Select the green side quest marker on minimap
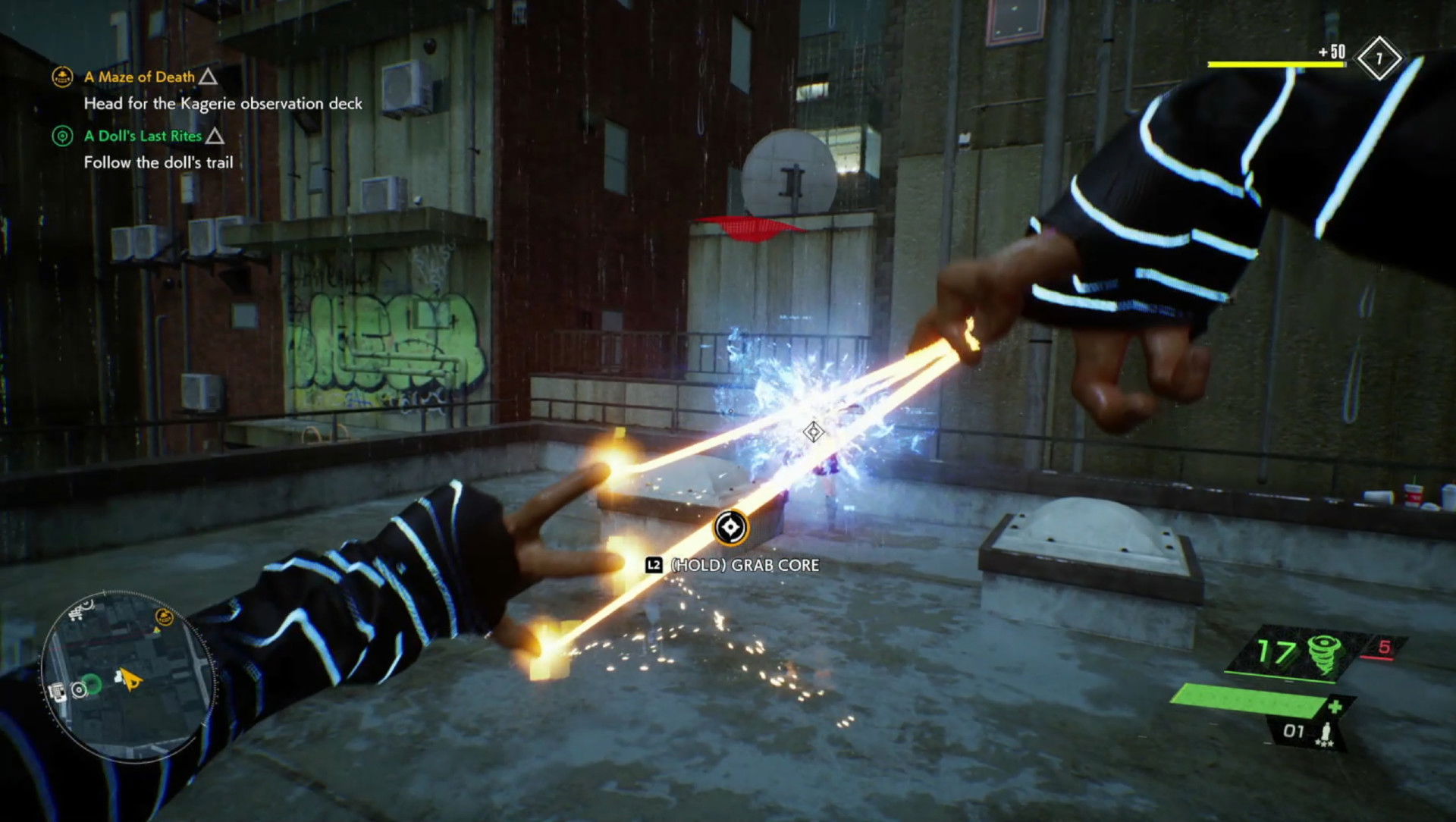Viewport: 1456px width, 822px height. pyautogui.click(x=91, y=686)
